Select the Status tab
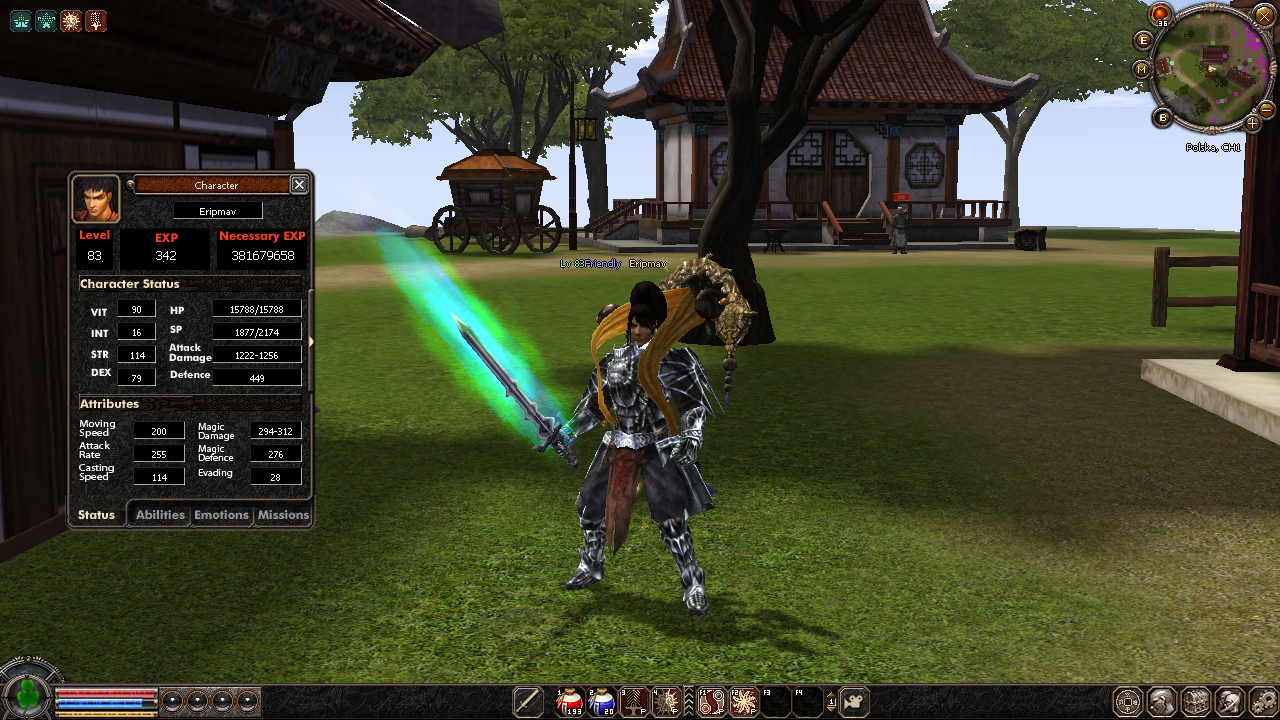The image size is (1280, 720). pos(97,515)
